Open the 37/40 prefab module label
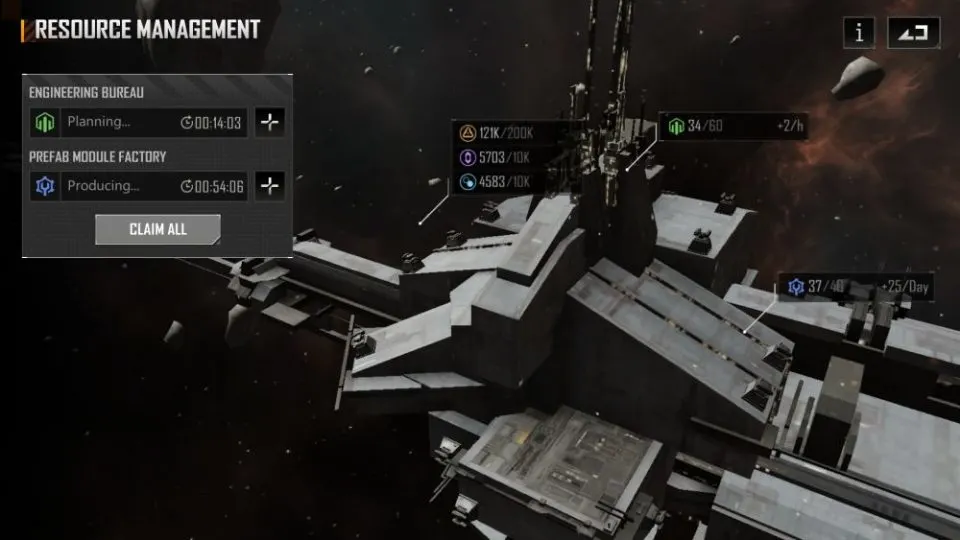 [x=859, y=288]
